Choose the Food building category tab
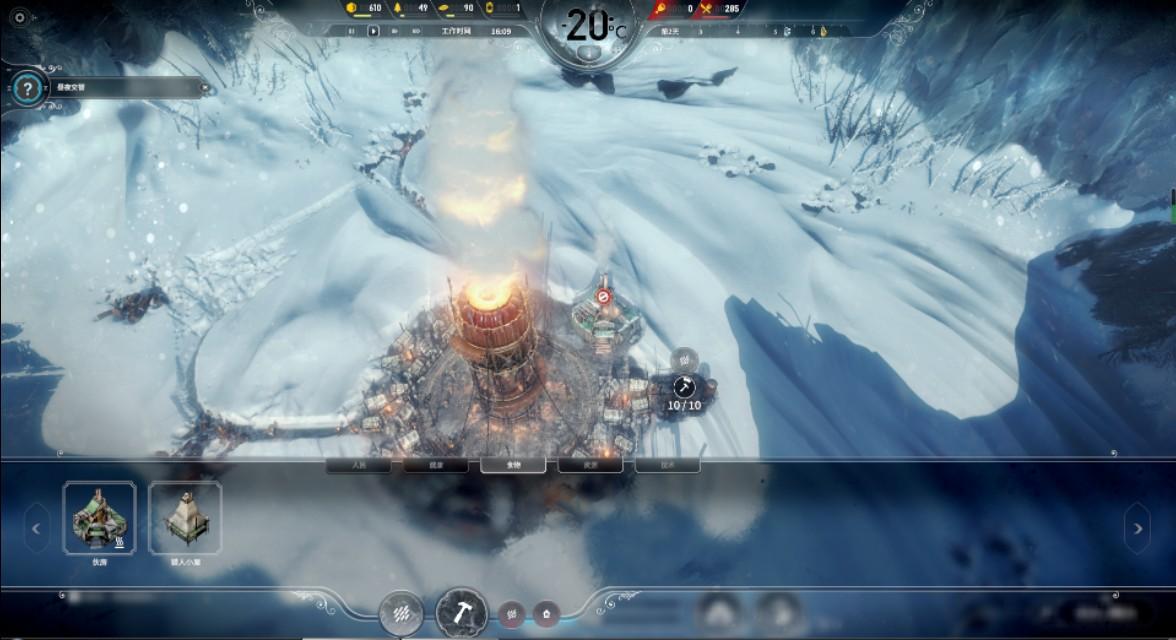1176x640 pixels. 513,465
